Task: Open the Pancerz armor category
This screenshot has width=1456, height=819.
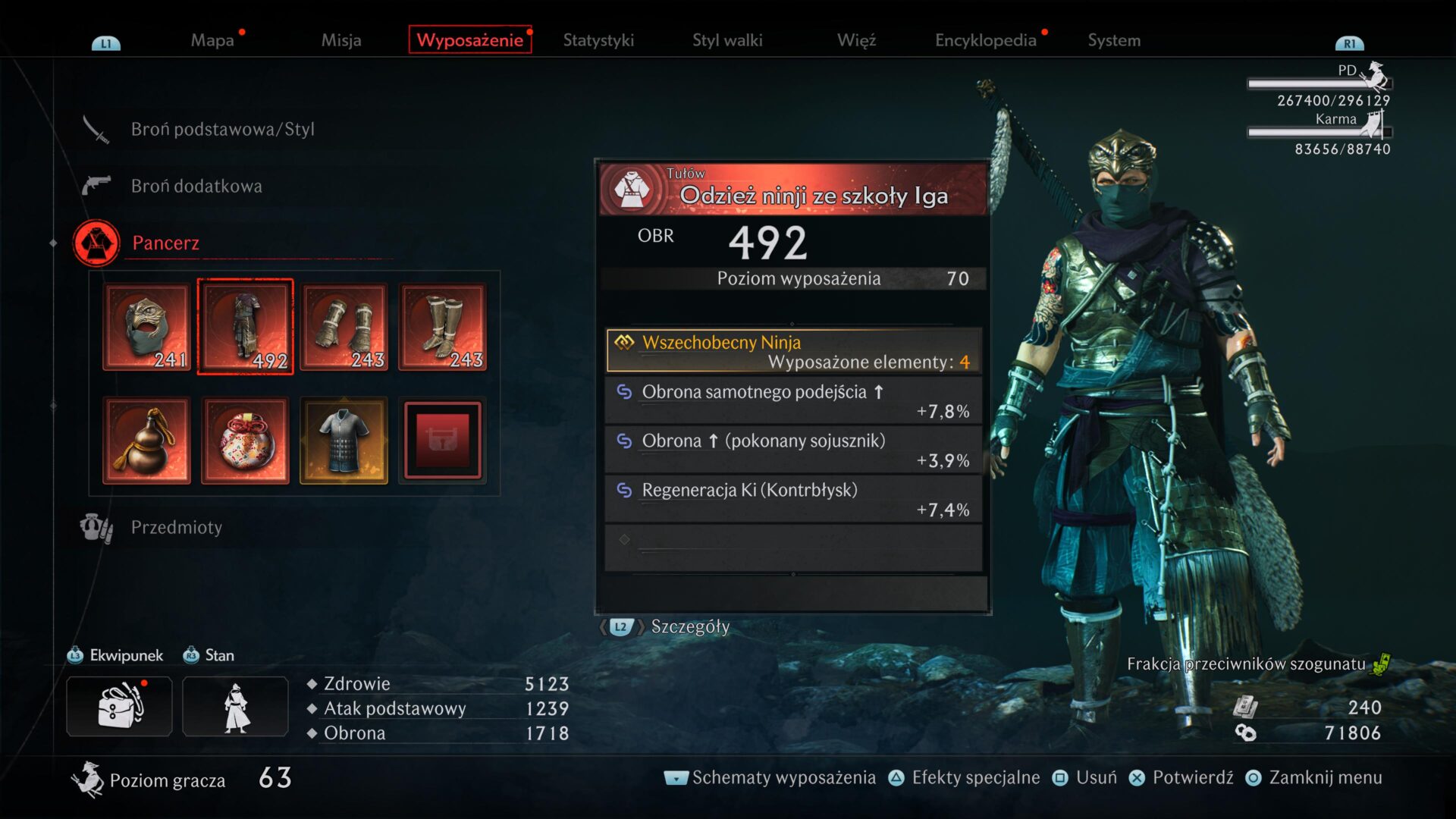Action: coord(165,243)
